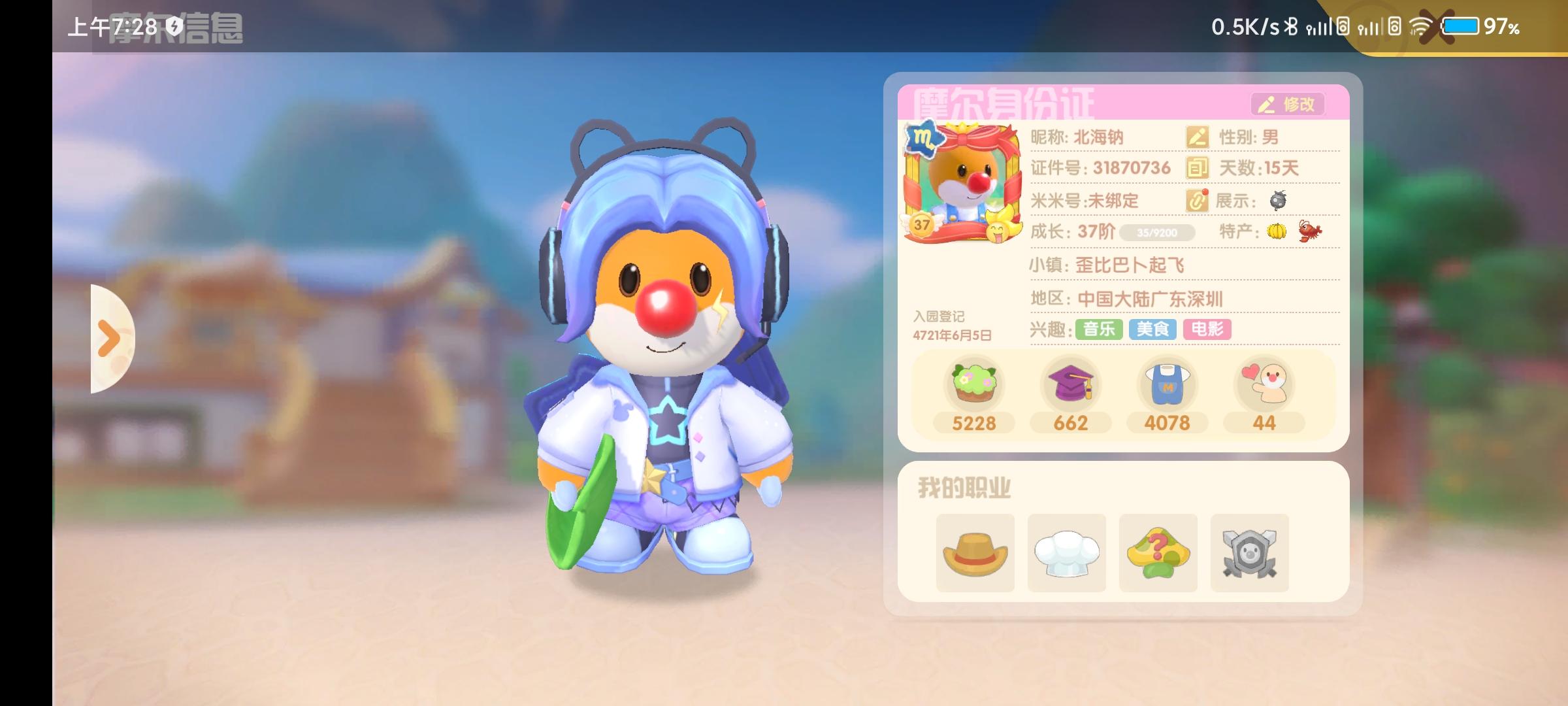Select the combat shield badge career icon
Viewport: 1568px width, 706px height.
1250,552
